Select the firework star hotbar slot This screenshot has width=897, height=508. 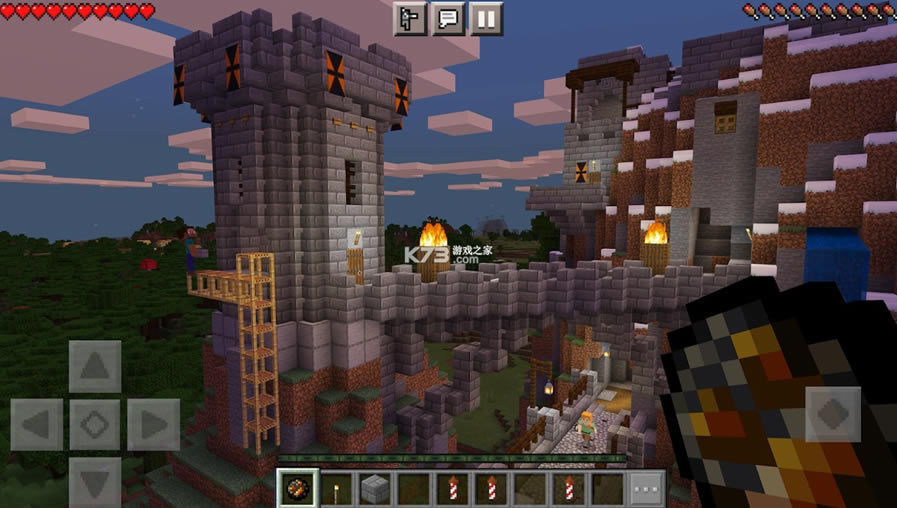coord(297,489)
